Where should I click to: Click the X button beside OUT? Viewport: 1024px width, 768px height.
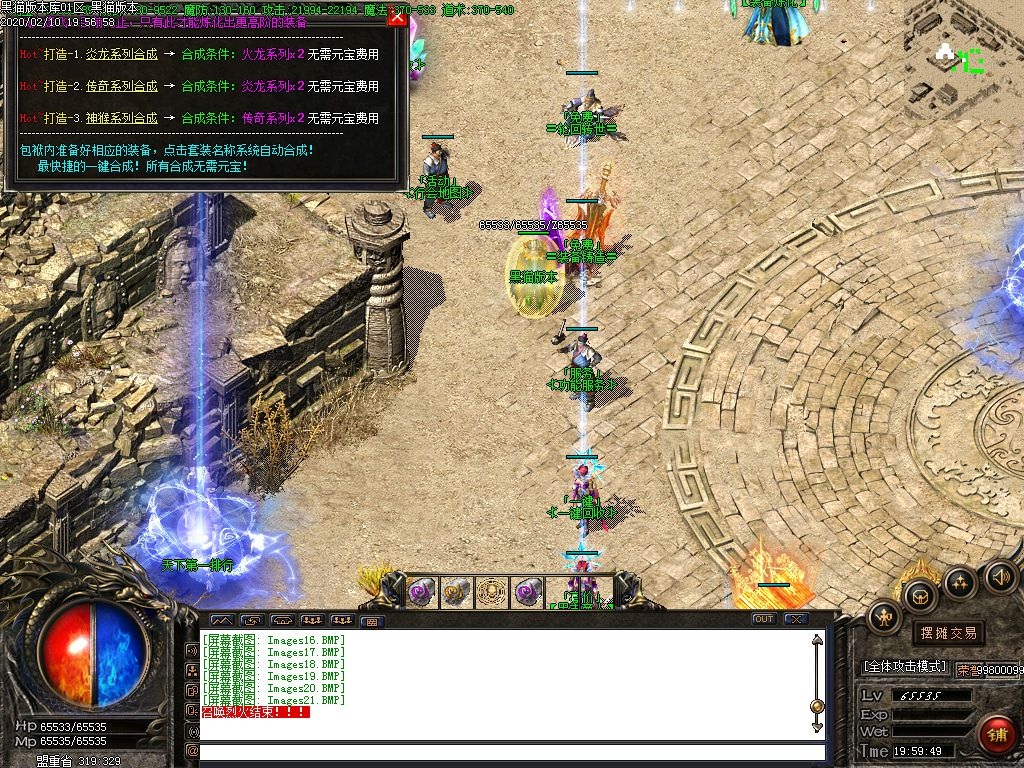[x=795, y=619]
